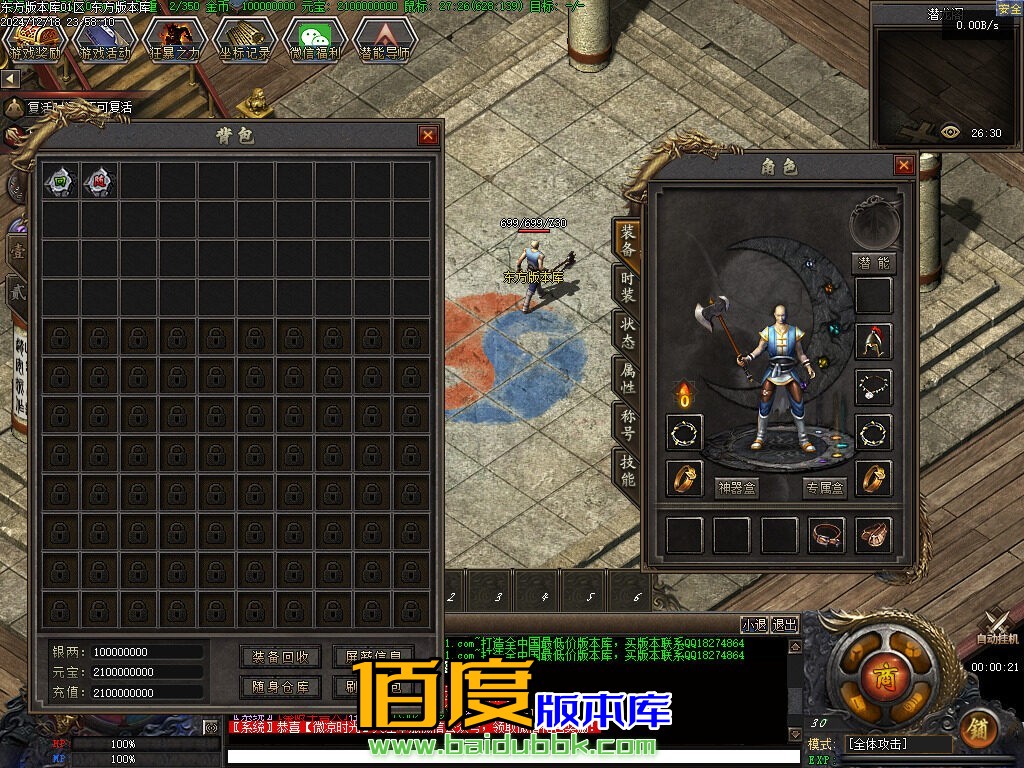Click the 退出 exit button
Screen dimensions: 1024x768
(785, 625)
